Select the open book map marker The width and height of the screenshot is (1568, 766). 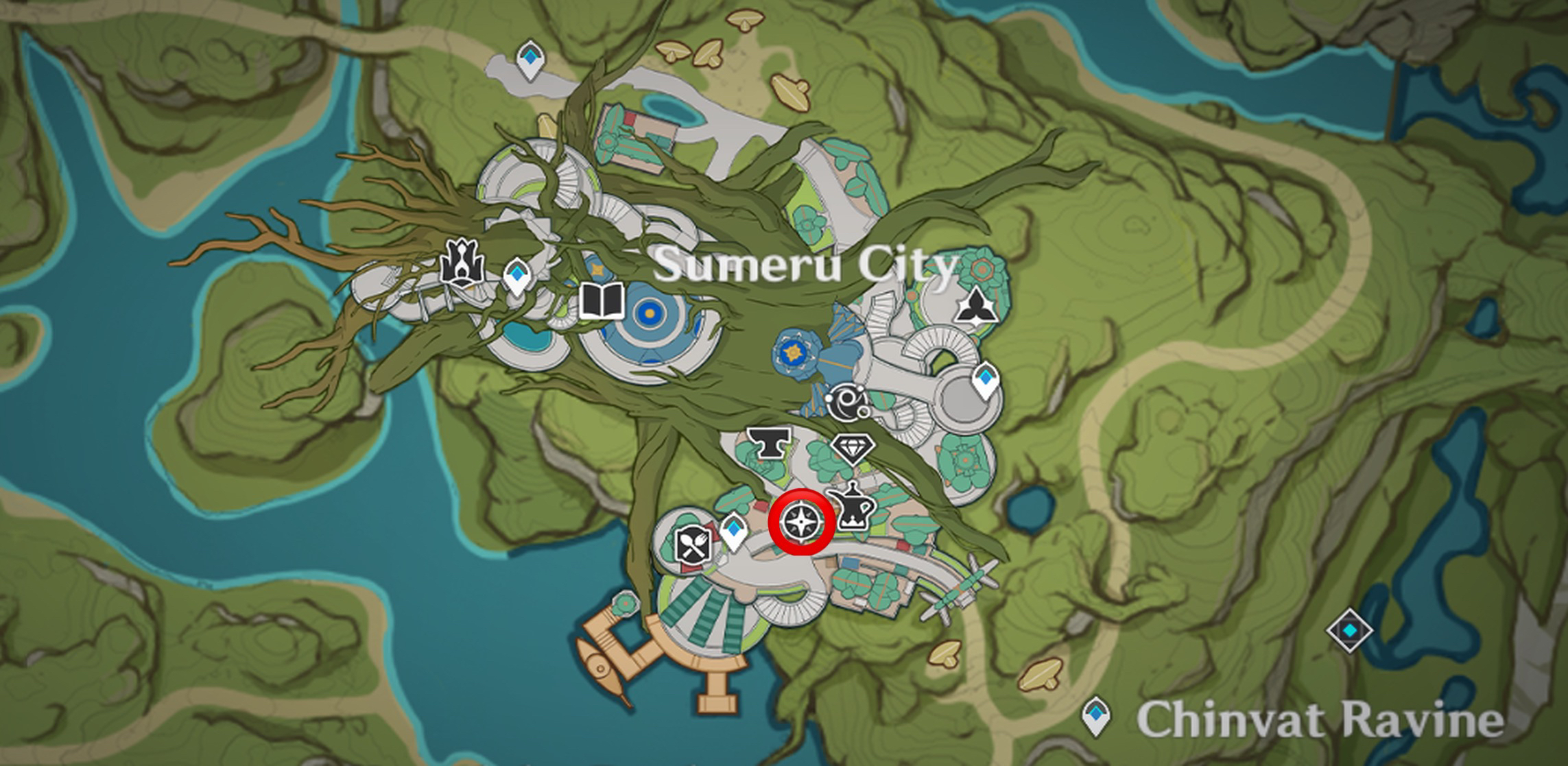(602, 301)
